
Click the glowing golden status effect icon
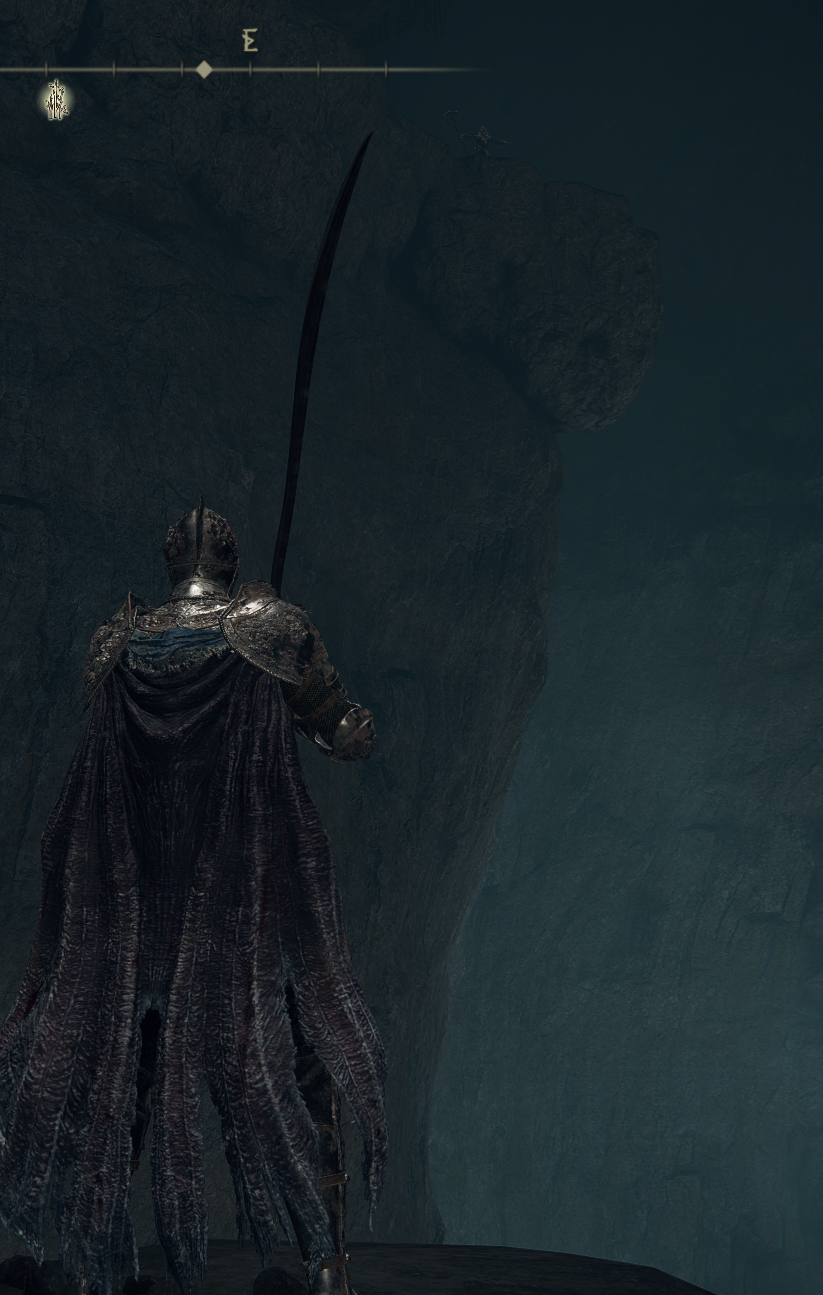pyautogui.click(x=57, y=101)
